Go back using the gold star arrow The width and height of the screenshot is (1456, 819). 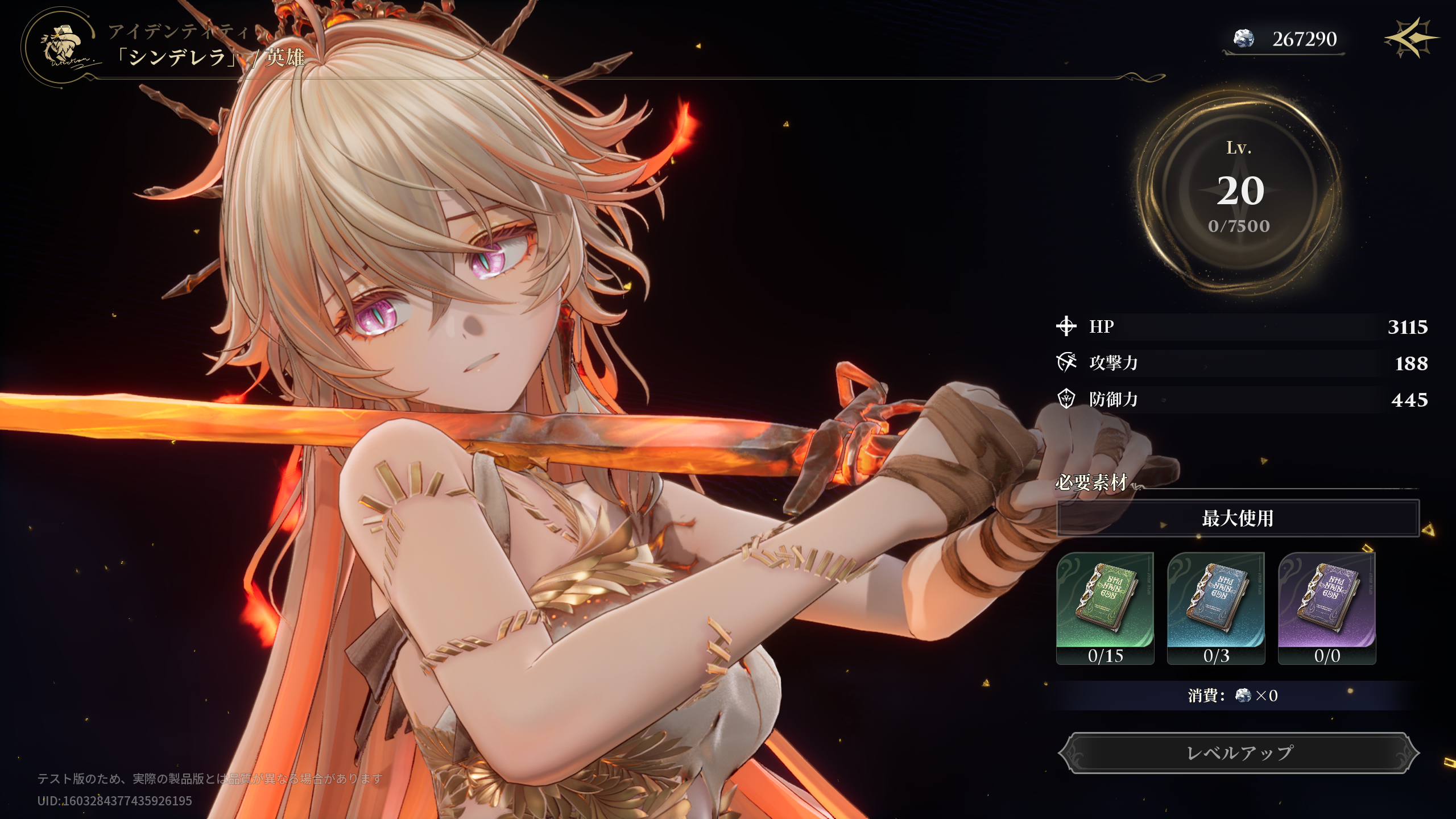[x=1412, y=38]
